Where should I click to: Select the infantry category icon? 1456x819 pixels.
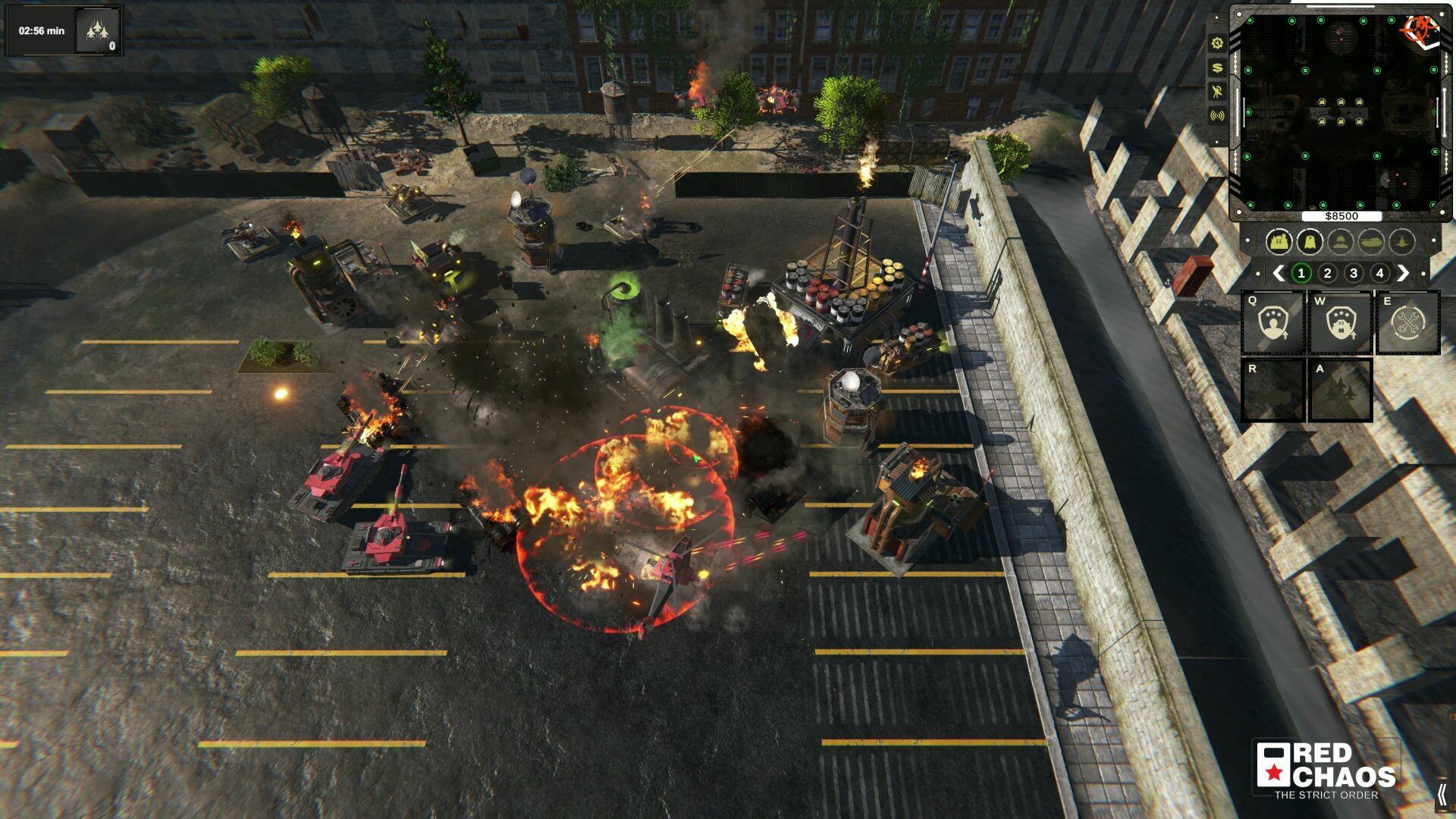coord(1341,243)
